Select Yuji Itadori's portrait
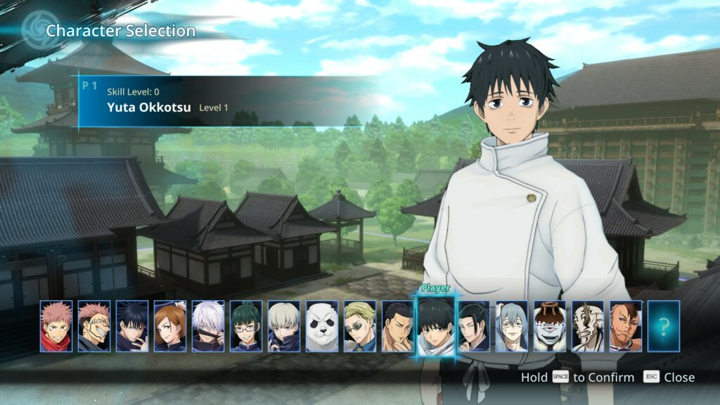The width and height of the screenshot is (720, 405). click(x=56, y=326)
